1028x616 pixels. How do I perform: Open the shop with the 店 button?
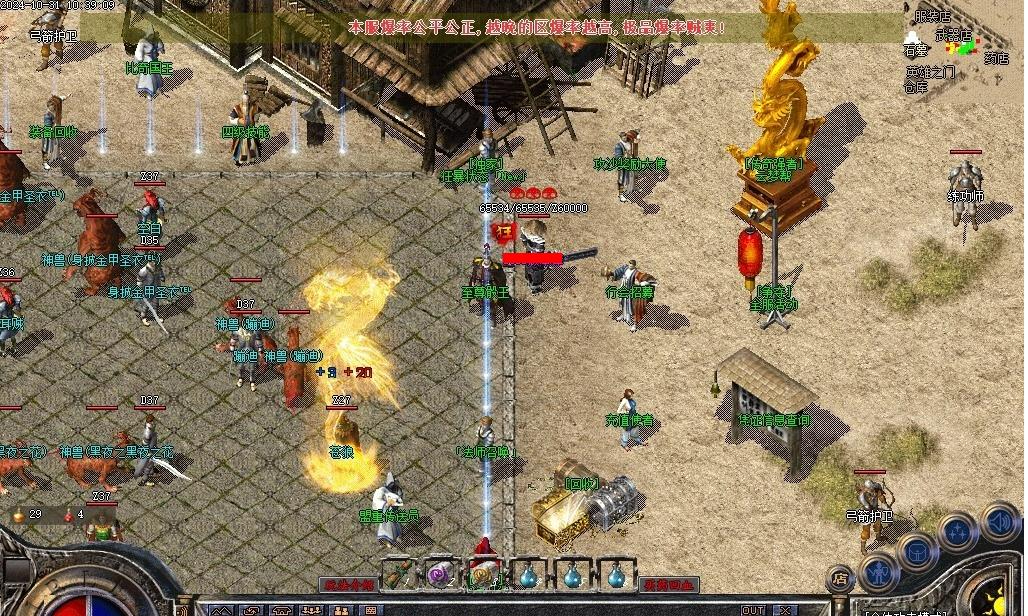pyautogui.click(x=840, y=576)
